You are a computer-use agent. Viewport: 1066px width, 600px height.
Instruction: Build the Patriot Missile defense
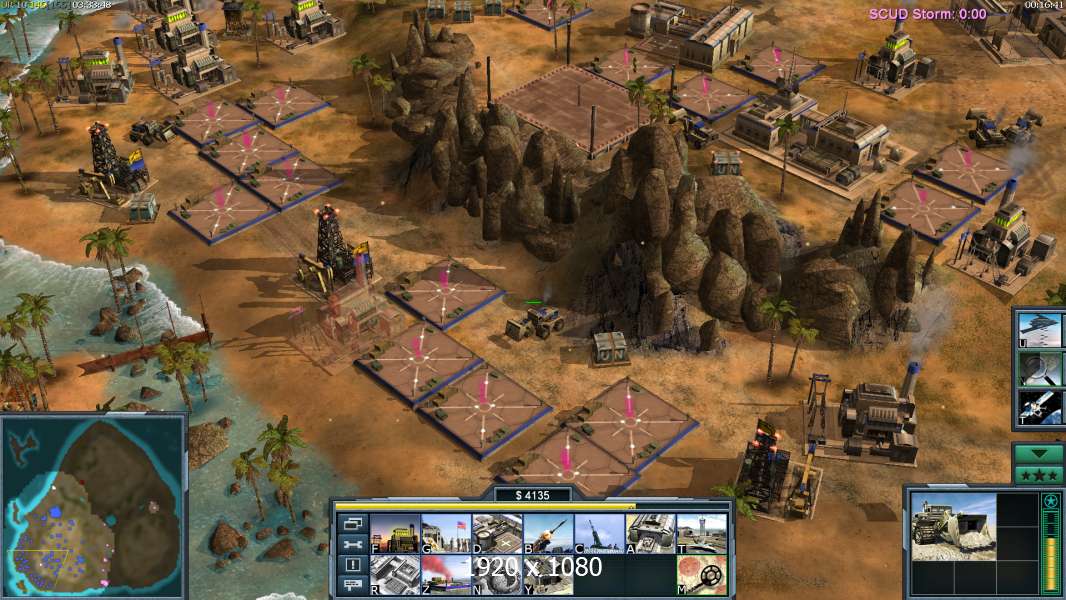547,534
